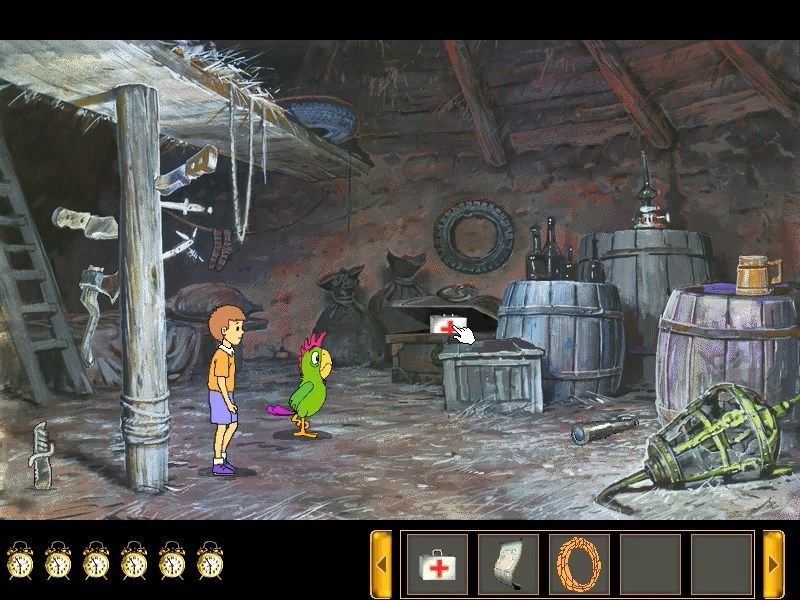Show next items with the right arrow
This screenshot has height=600, width=800.
click(773, 564)
